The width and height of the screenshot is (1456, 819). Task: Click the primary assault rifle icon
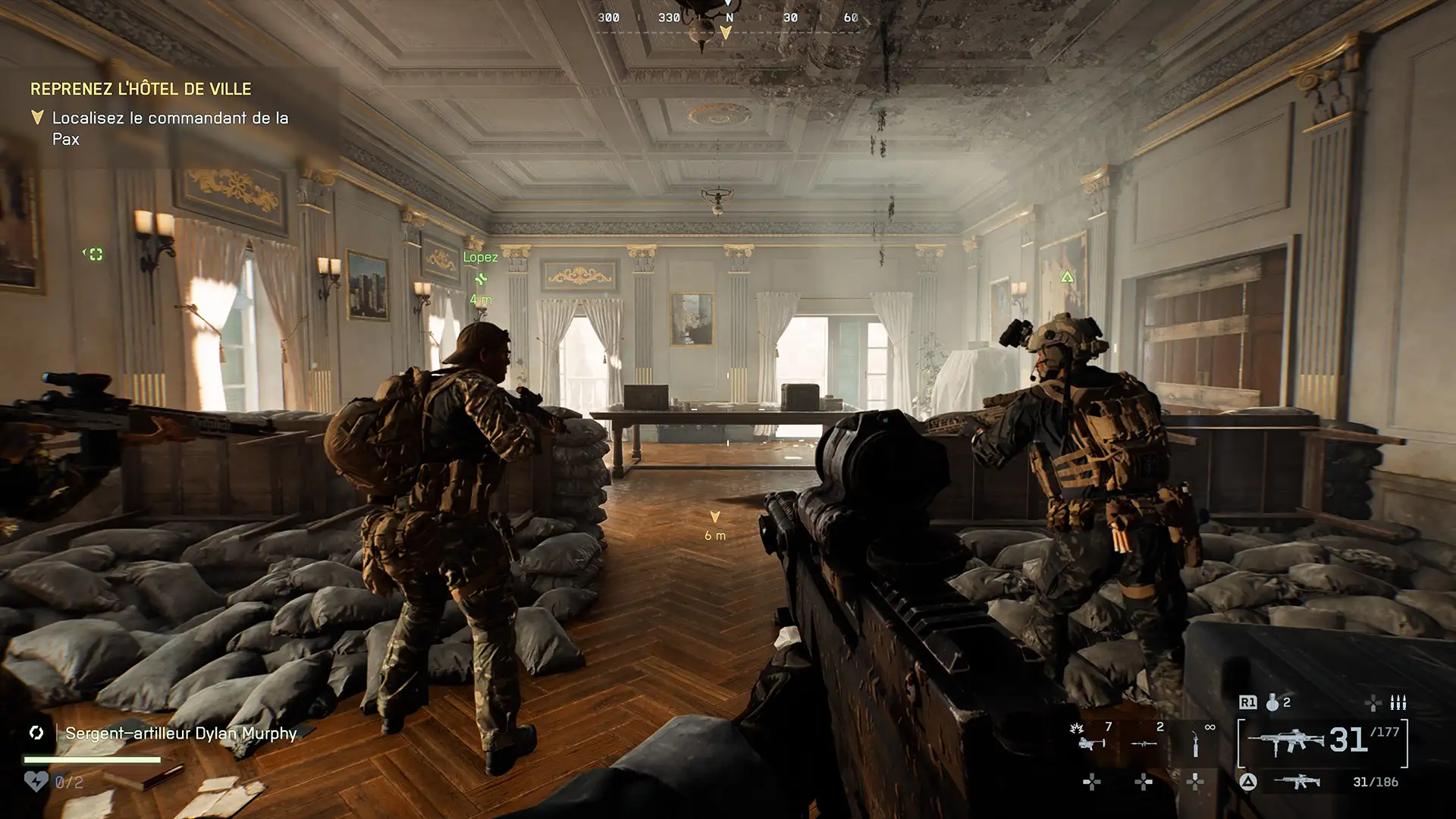click(x=1287, y=741)
